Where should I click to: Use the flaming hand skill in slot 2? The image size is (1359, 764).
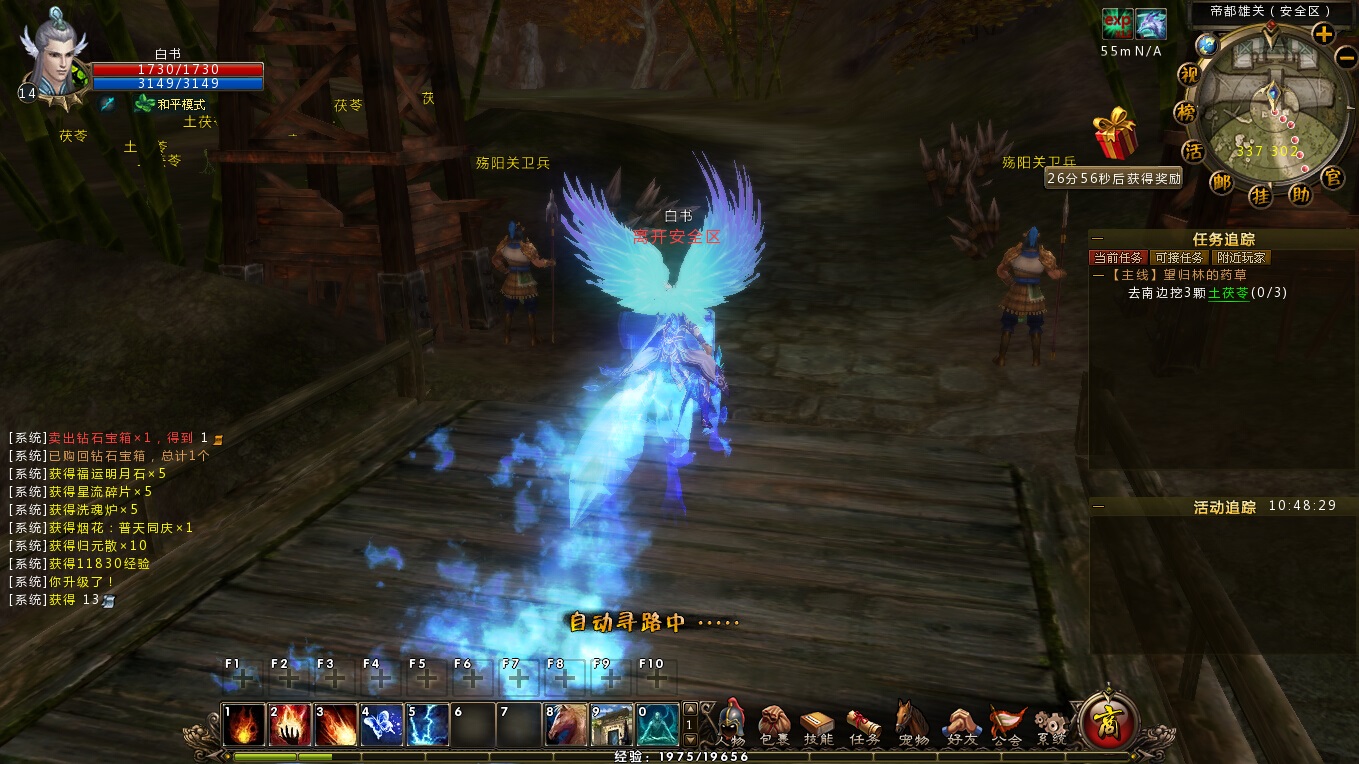[x=289, y=725]
